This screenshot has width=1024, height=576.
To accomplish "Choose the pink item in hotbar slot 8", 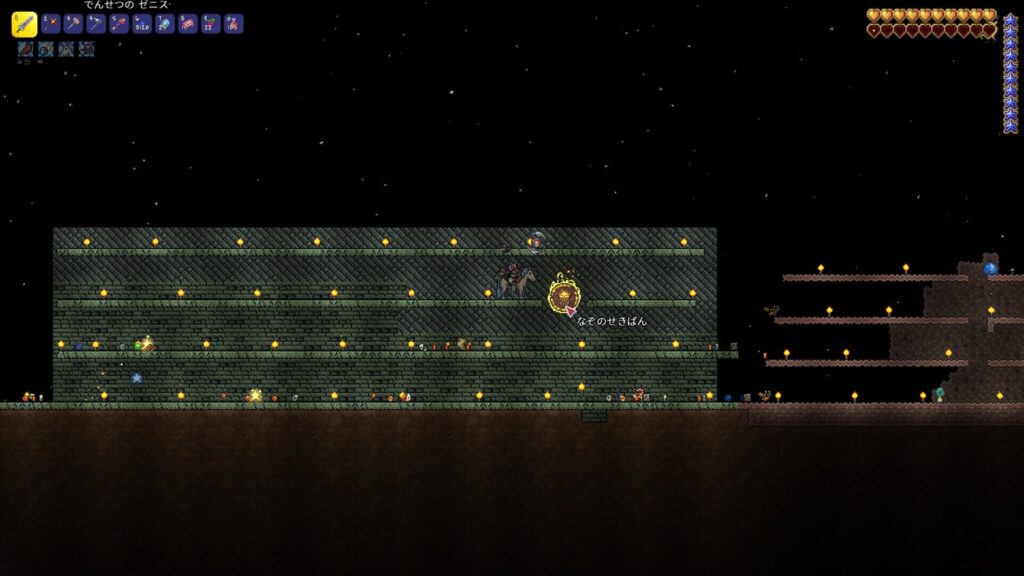I will coord(188,24).
